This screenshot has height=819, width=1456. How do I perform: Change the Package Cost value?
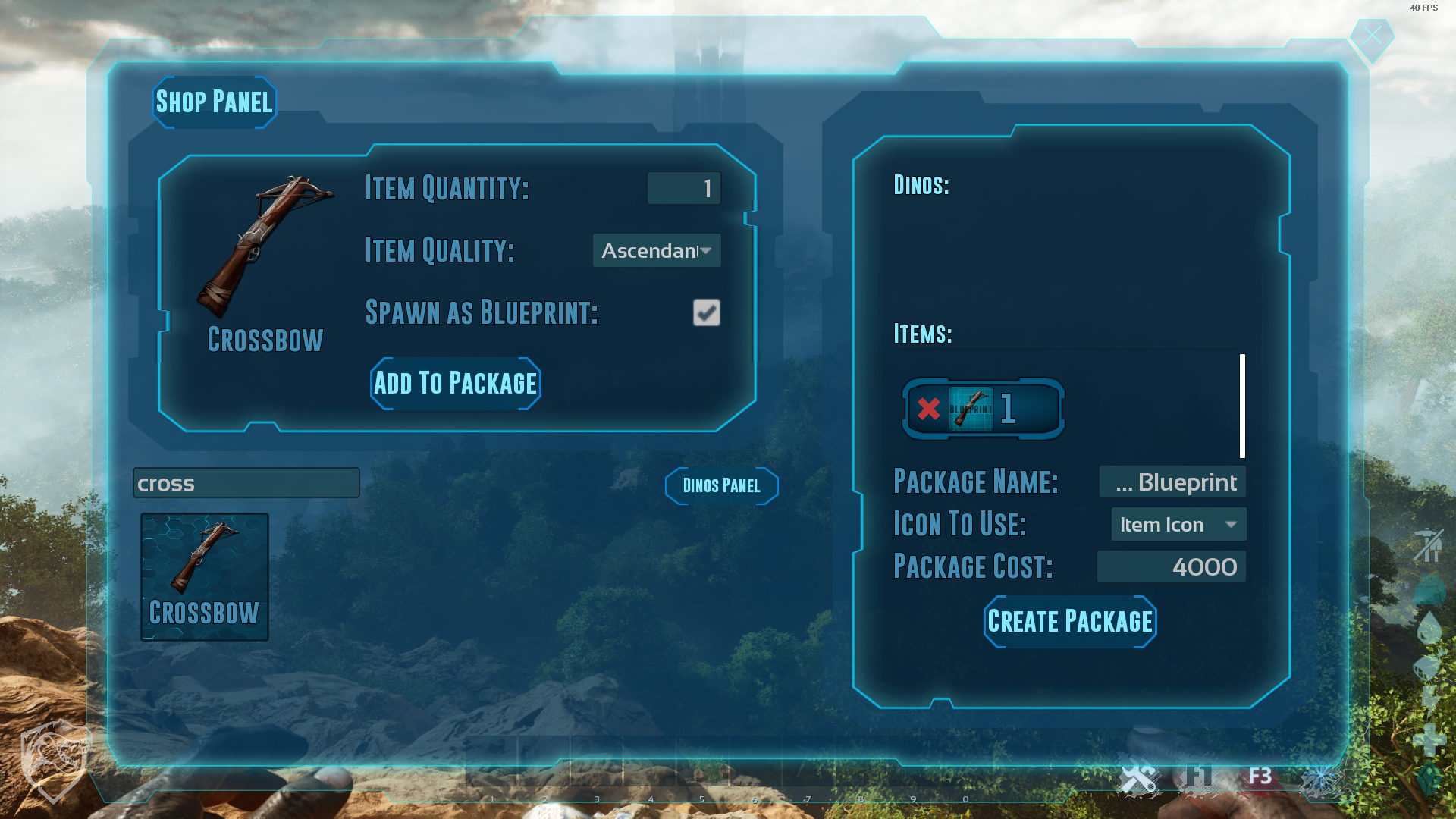[1172, 567]
